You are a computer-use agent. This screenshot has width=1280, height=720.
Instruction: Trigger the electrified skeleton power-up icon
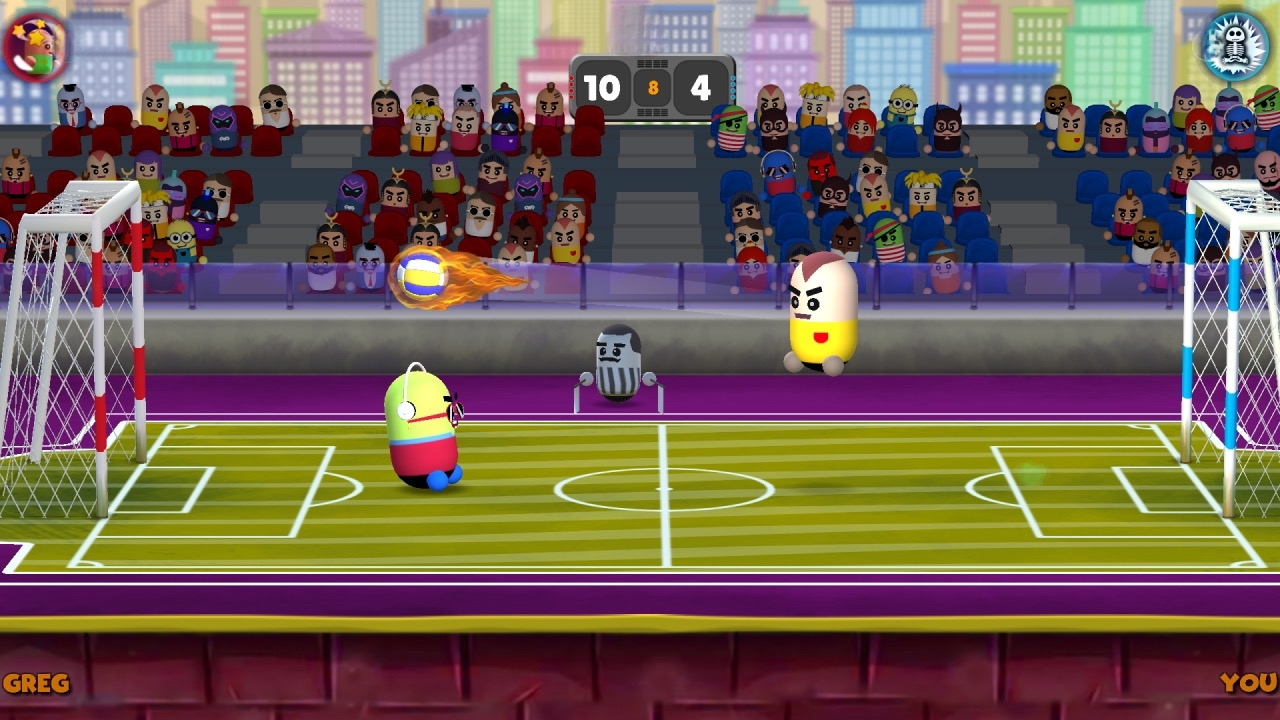click(x=1235, y=46)
